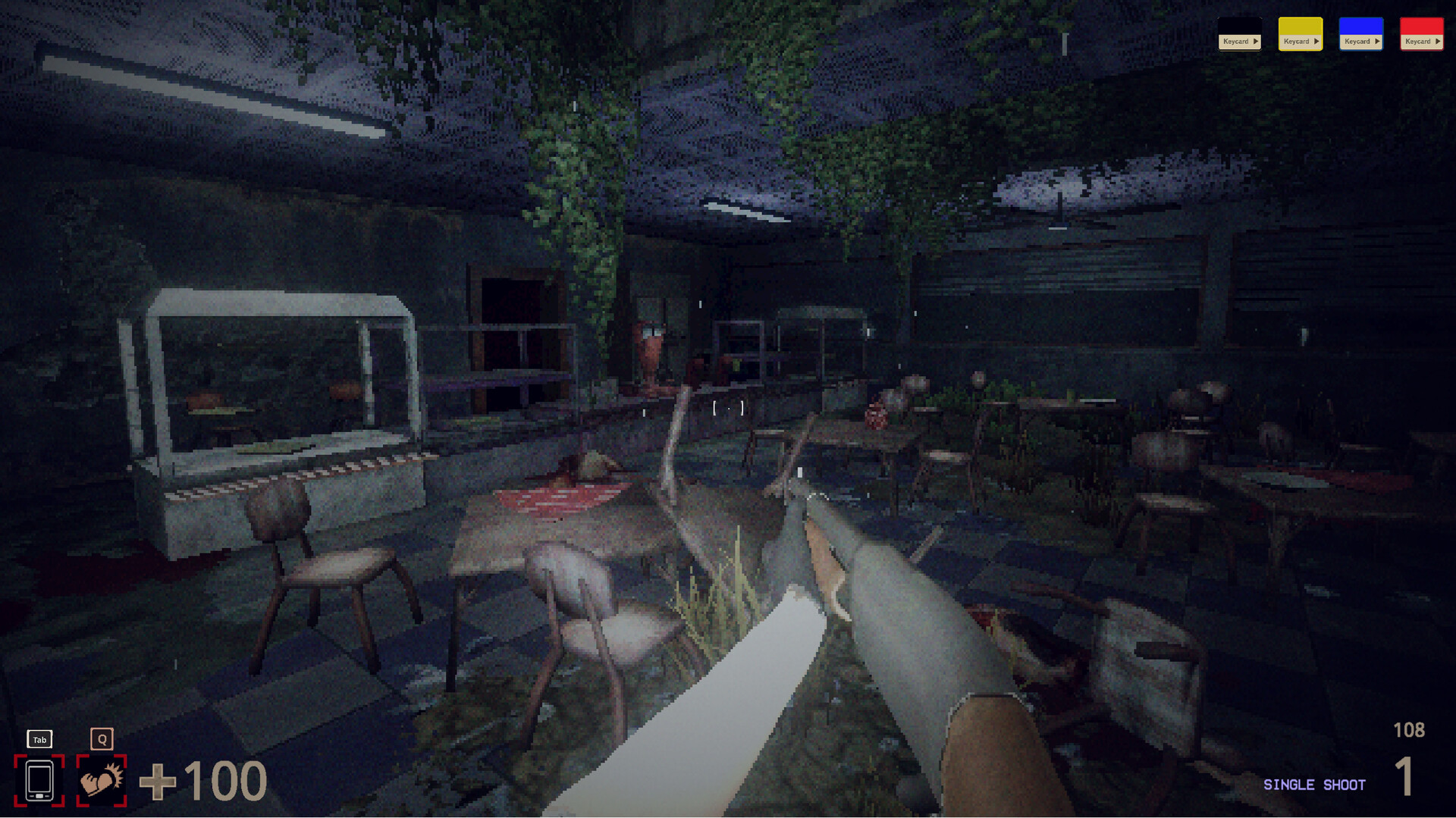Select the phone icon in the hotbar
Viewport: 1456px width, 818px height.
tap(39, 779)
